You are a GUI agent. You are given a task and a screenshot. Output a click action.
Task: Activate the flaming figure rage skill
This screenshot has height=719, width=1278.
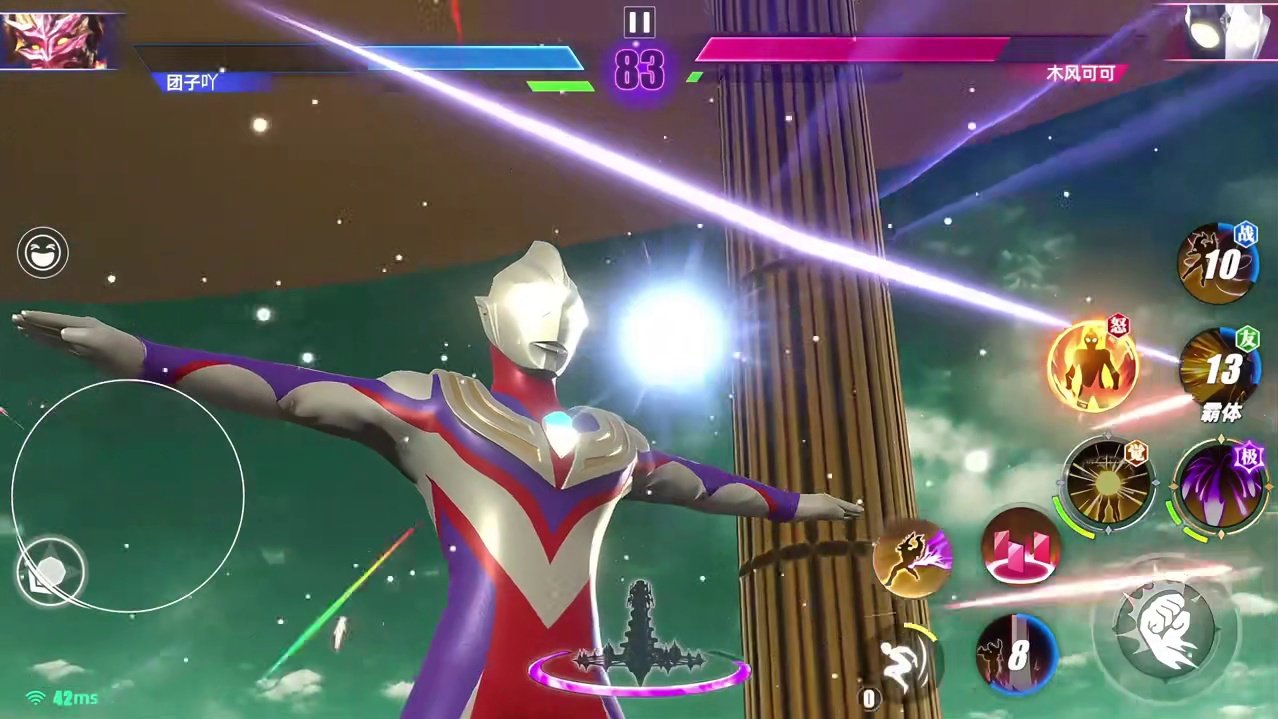(1092, 366)
